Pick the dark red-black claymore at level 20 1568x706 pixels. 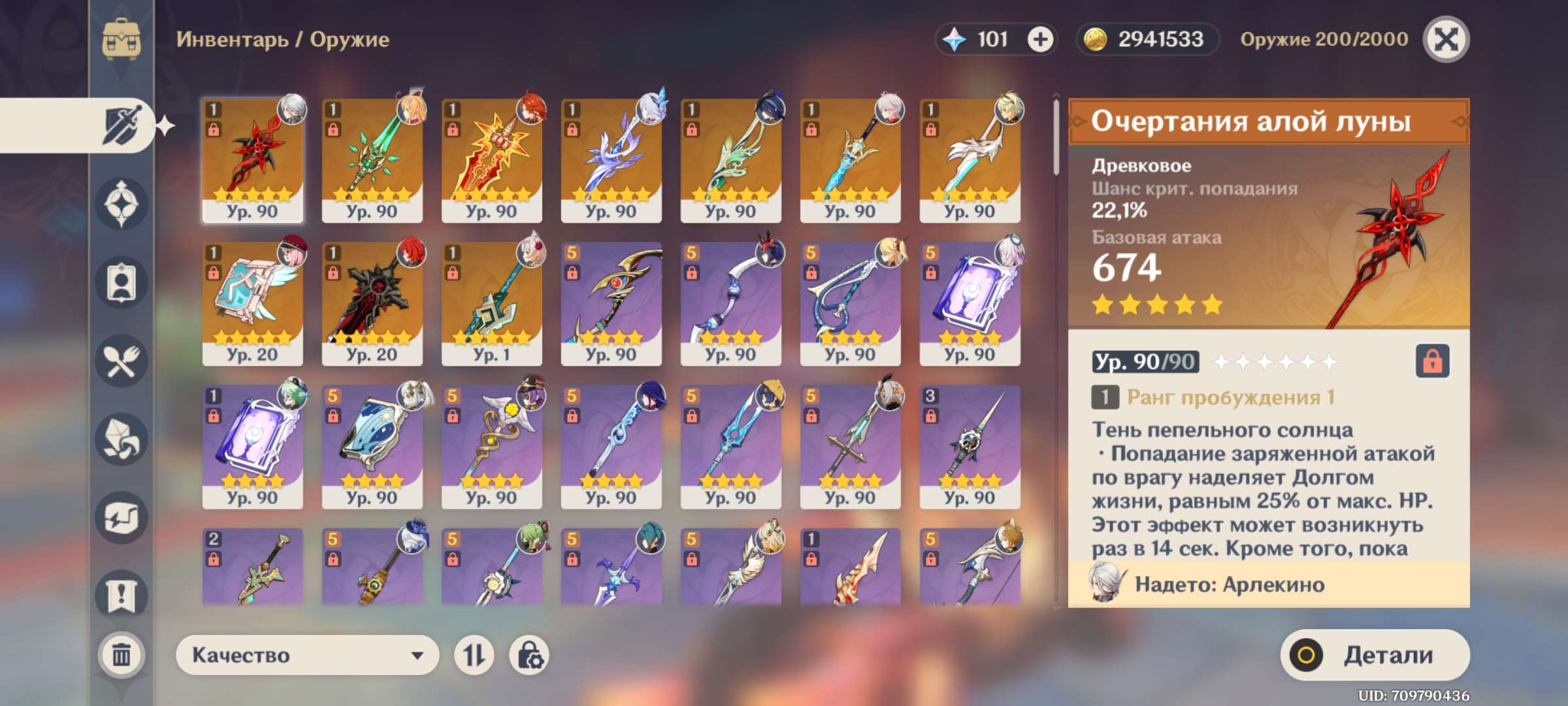(x=372, y=303)
